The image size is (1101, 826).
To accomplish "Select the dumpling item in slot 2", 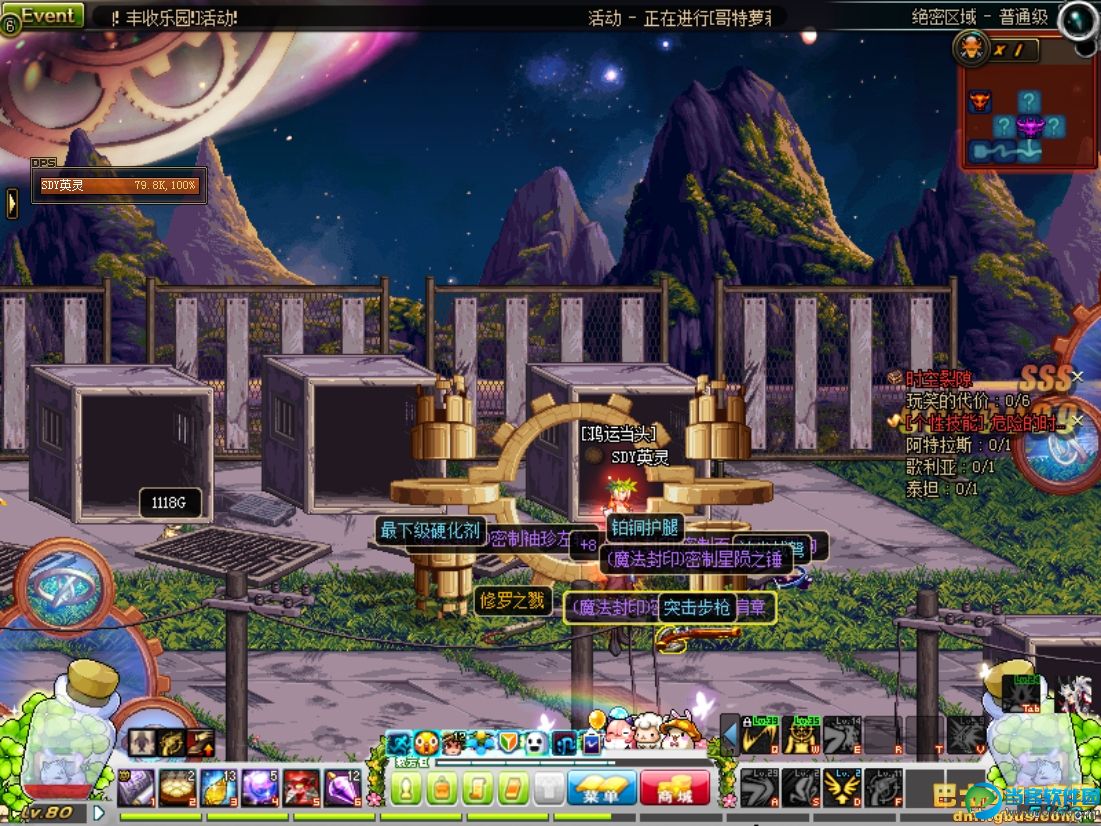I will point(177,787).
